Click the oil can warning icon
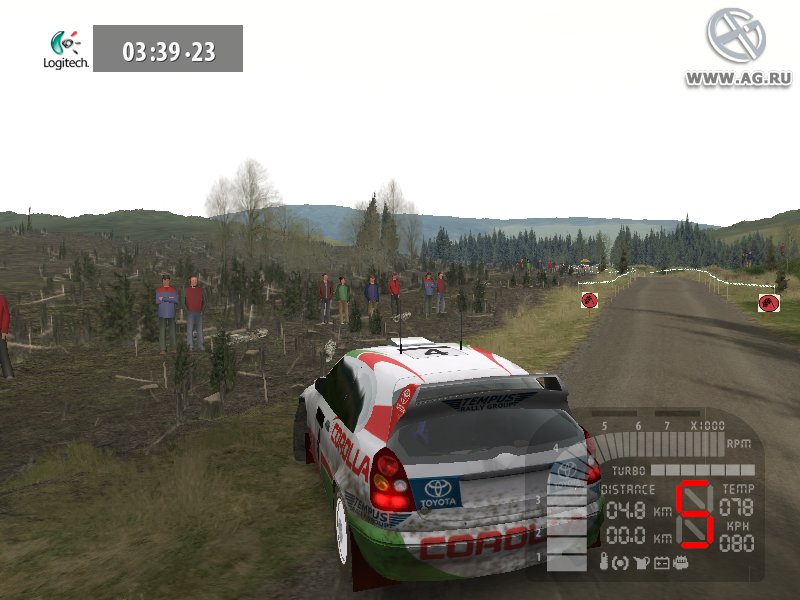800x600 pixels. tap(640, 563)
